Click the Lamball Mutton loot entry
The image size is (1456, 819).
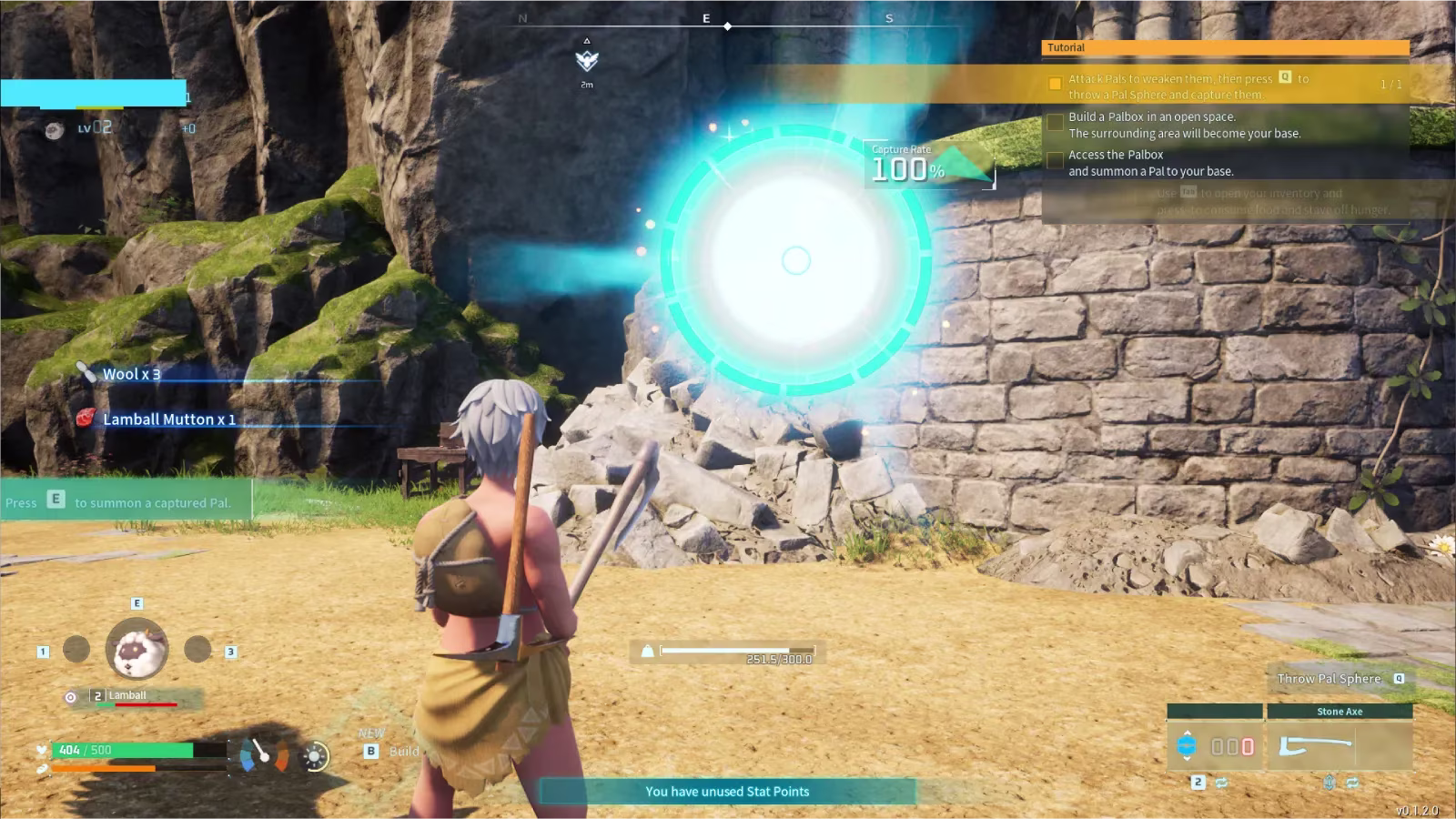coord(168,420)
